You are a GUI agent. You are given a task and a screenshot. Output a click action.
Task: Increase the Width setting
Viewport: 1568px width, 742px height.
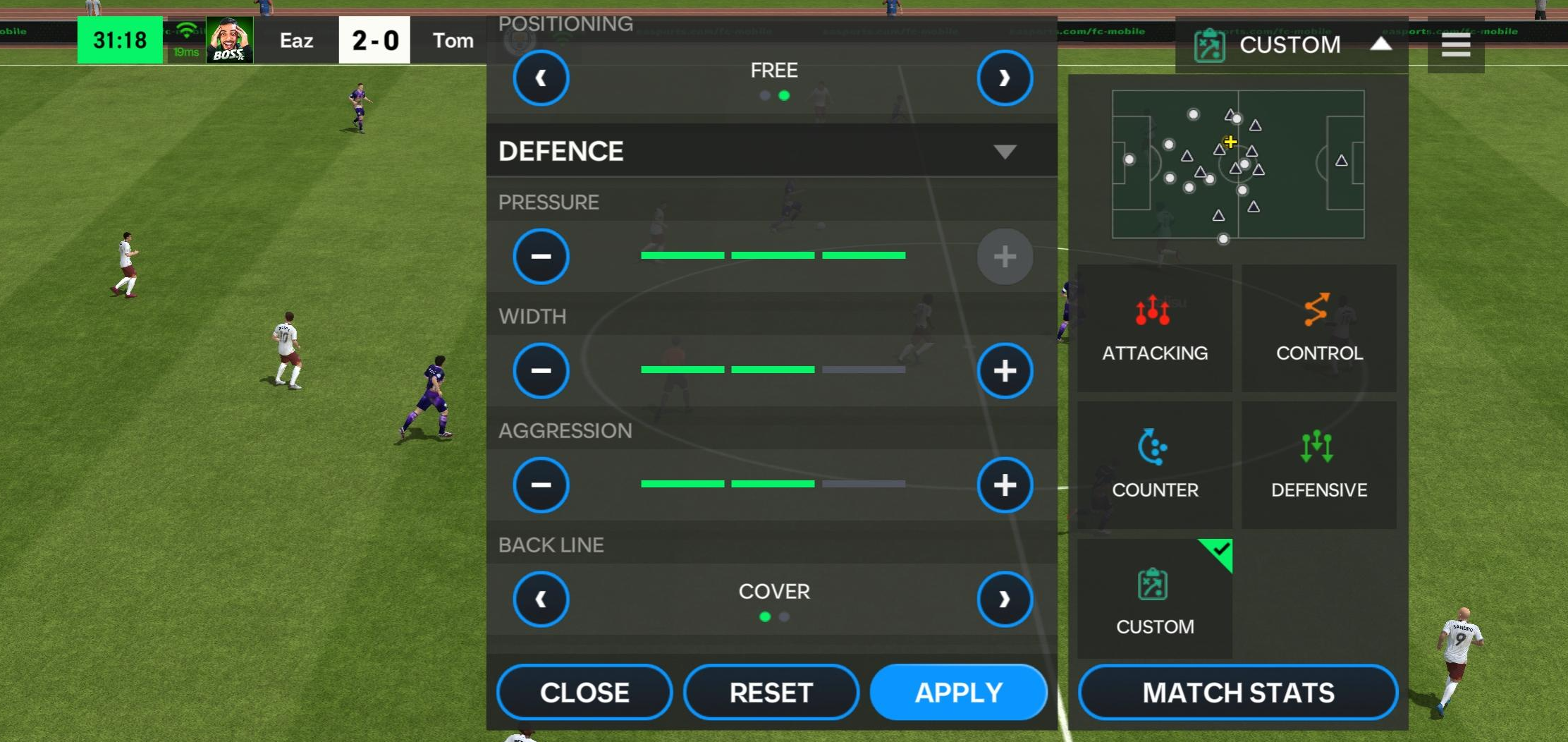[1005, 370]
